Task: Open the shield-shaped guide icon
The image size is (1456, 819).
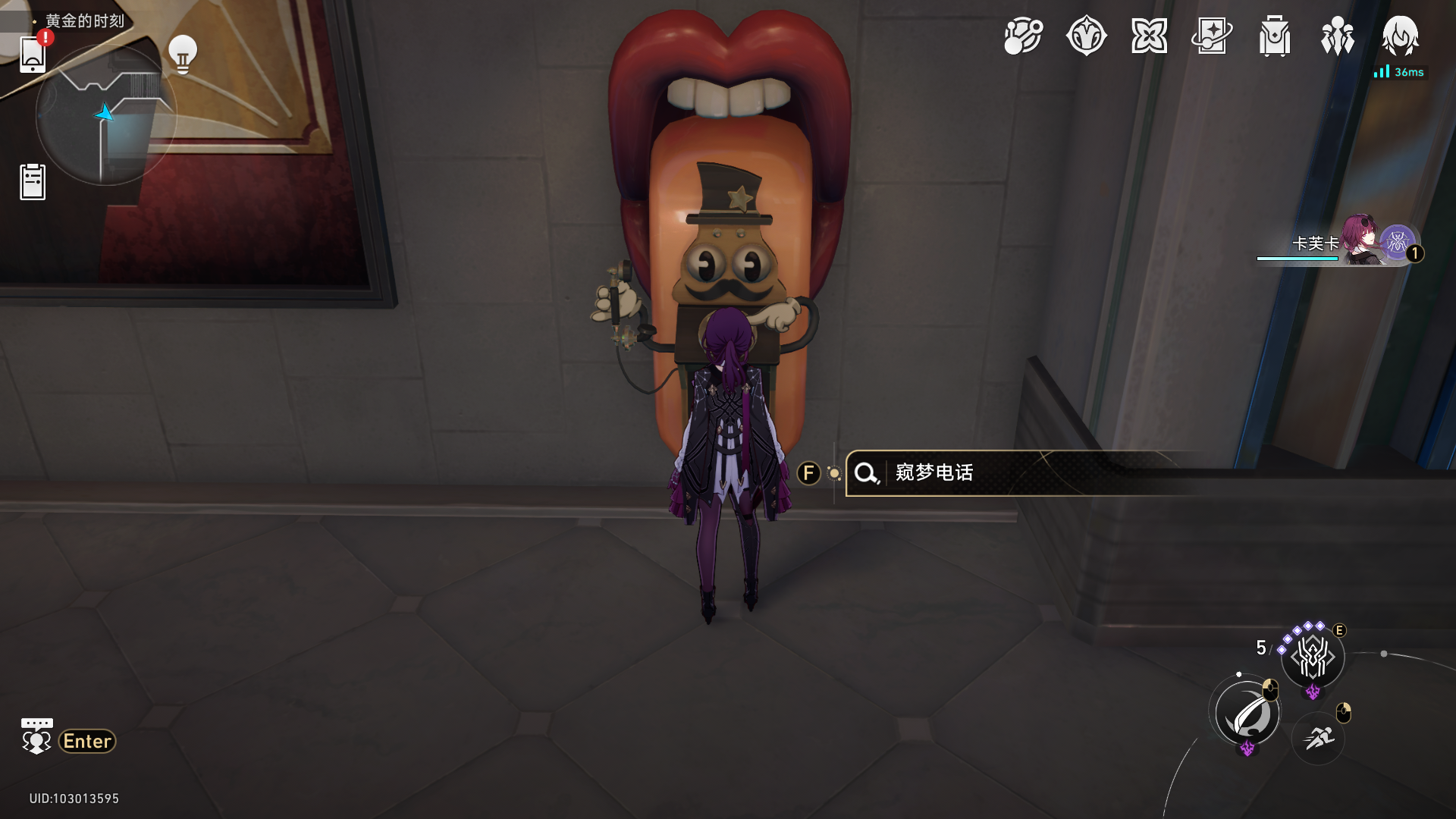Action: (1086, 36)
